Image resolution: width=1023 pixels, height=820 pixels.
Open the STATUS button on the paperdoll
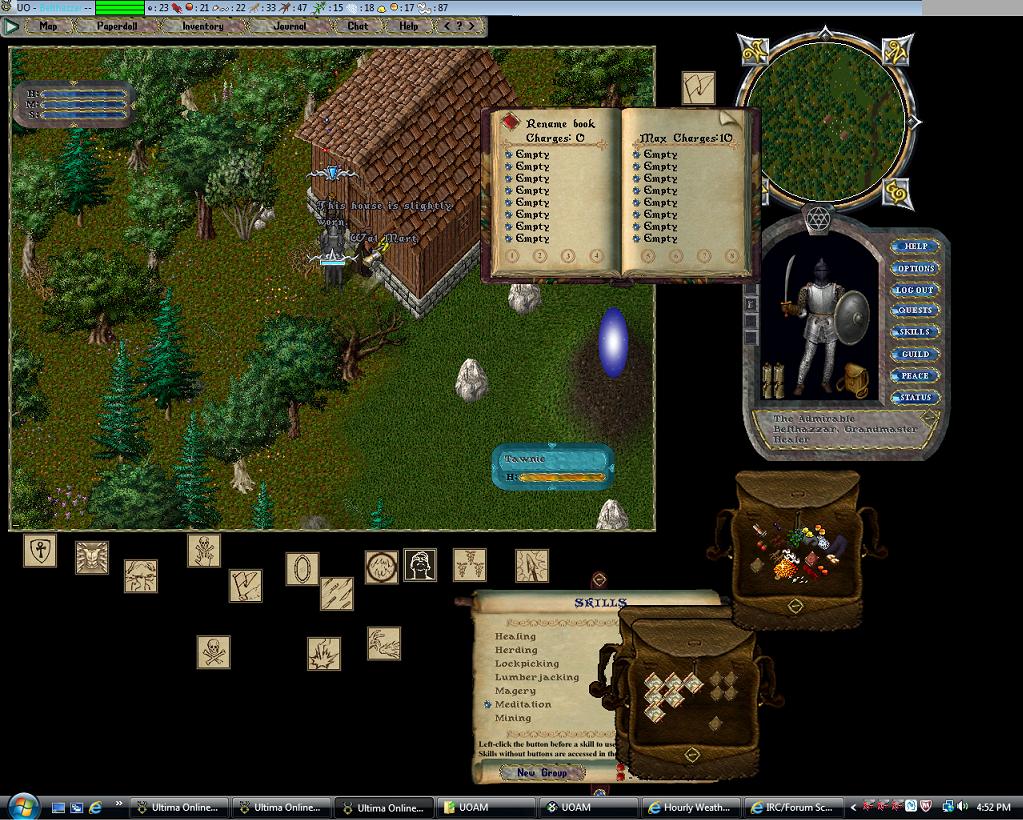point(915,398)
